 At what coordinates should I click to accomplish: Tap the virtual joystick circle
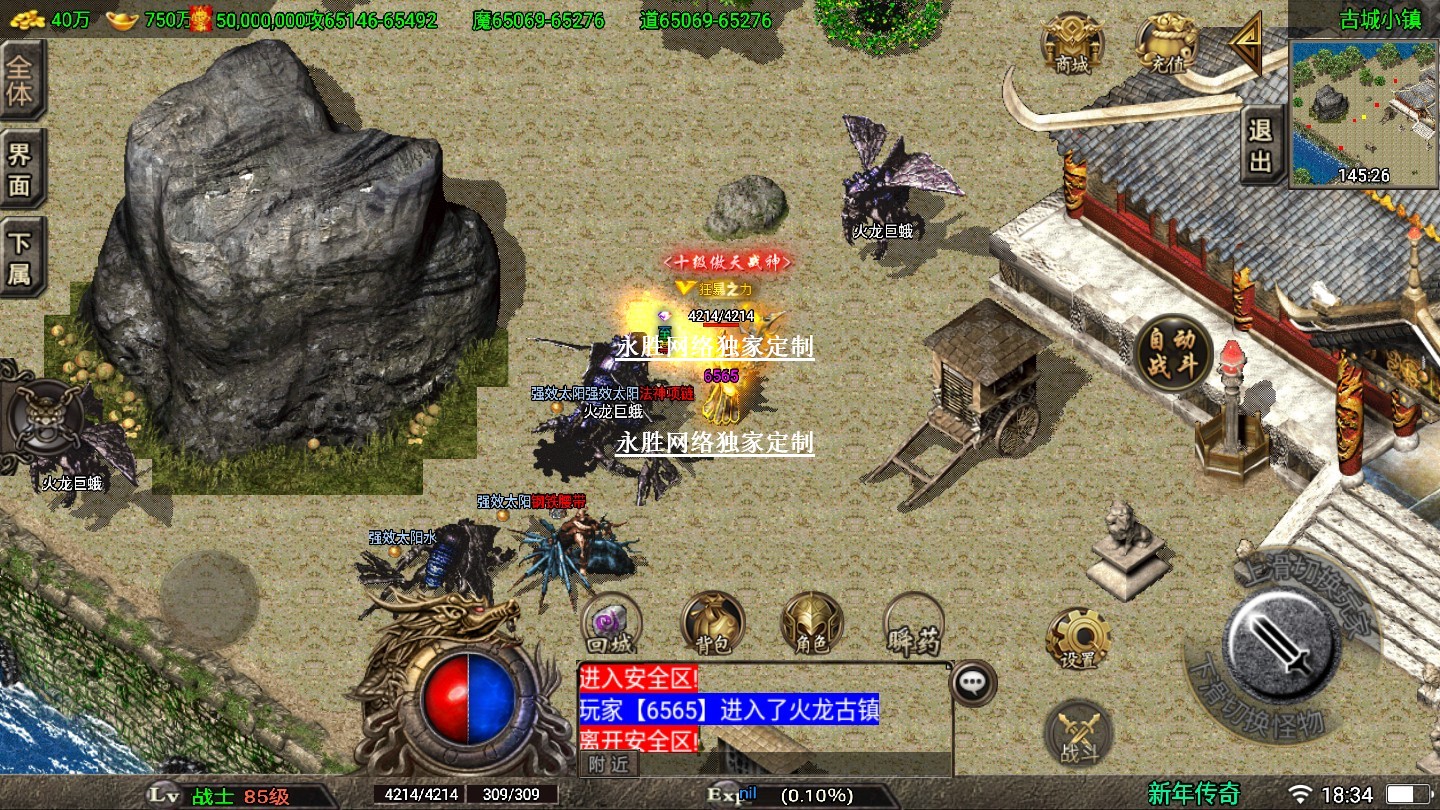[209, 599]
